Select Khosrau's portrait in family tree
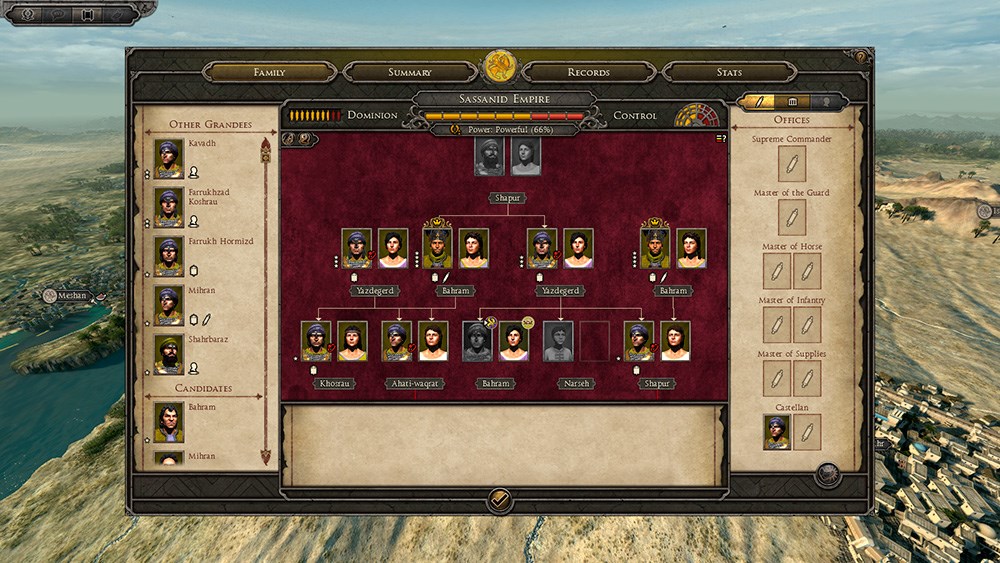 (316, 341)
